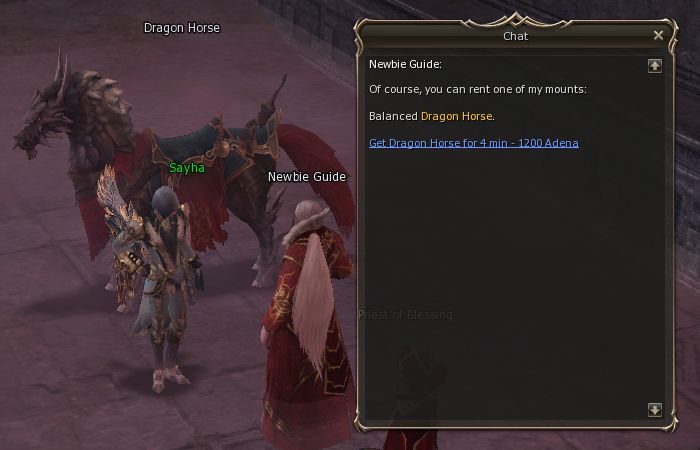Click the chat scroll down arrow
700x450 pixels.
(655, 410)
